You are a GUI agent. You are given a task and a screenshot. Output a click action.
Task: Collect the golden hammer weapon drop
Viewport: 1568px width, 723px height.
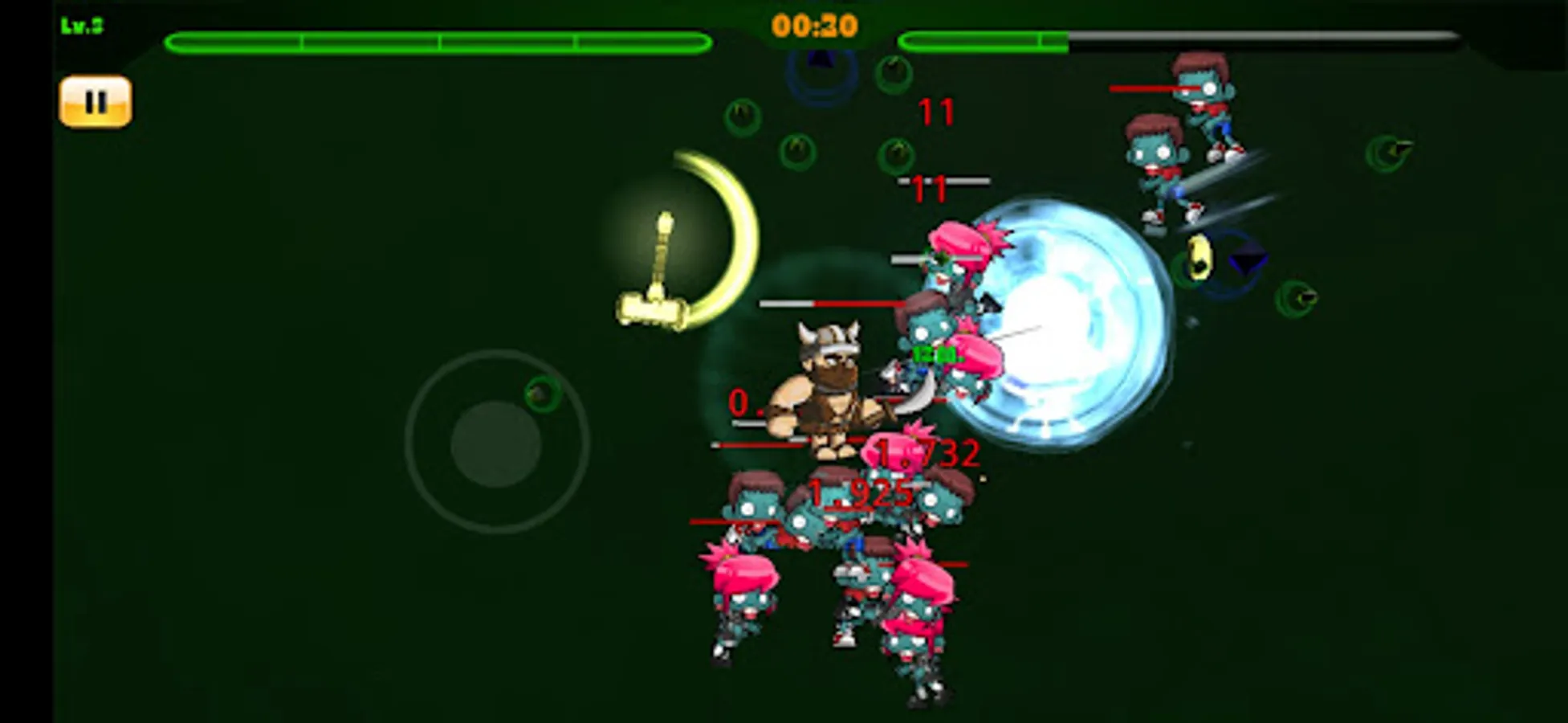point(660,265)
